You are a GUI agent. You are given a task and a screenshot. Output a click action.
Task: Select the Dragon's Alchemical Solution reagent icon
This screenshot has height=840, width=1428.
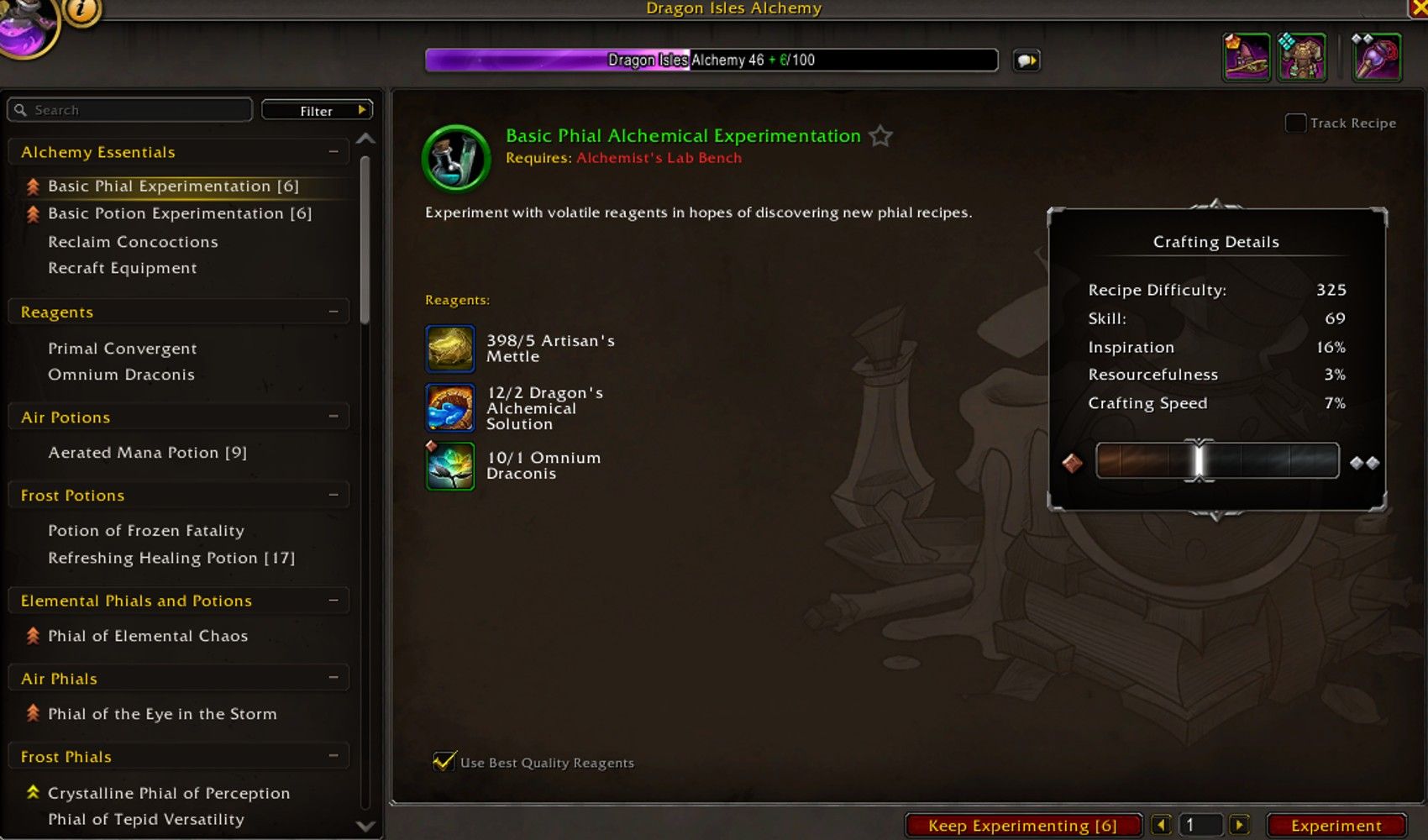[450, 407]
